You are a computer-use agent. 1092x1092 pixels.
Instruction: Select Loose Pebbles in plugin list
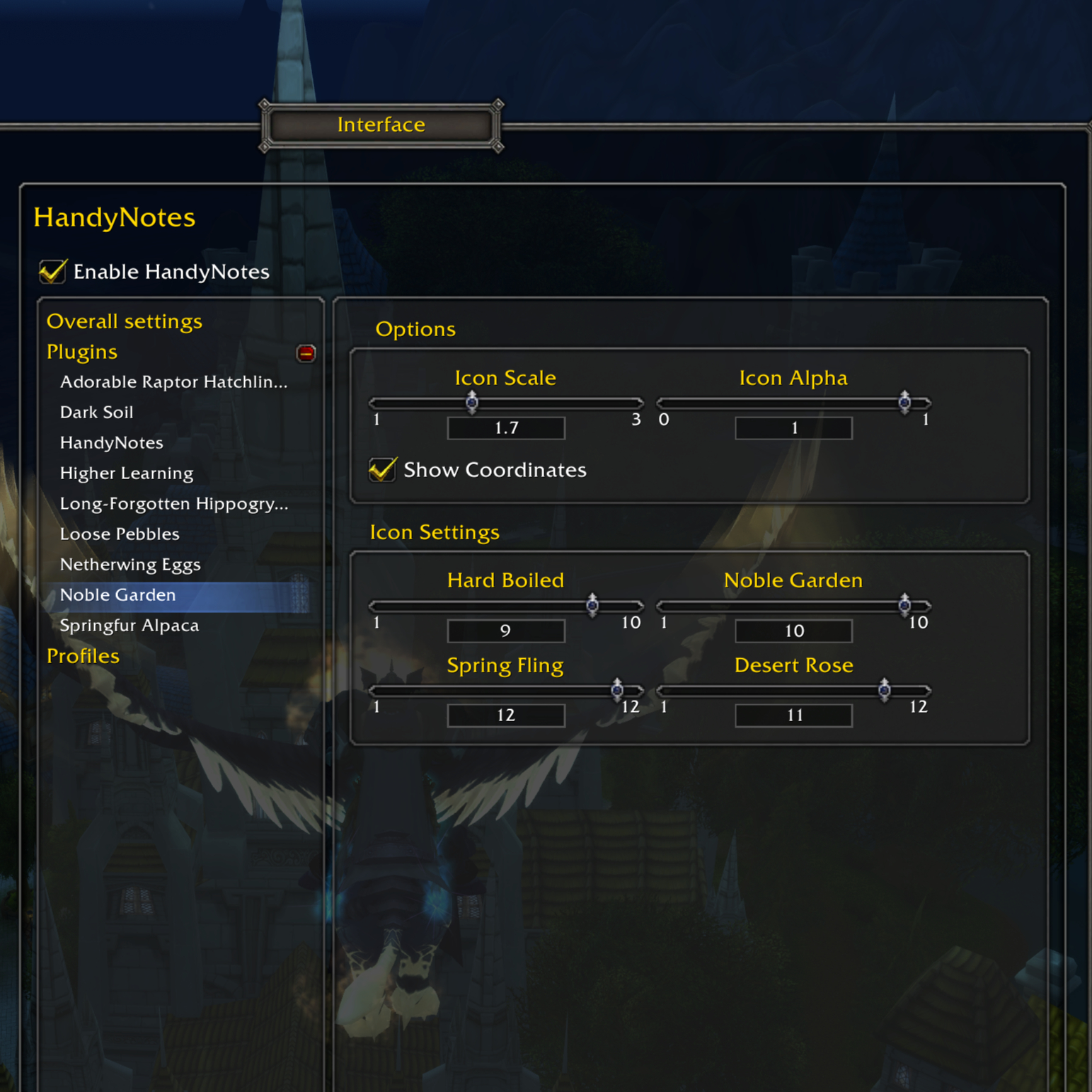point(120,534)
